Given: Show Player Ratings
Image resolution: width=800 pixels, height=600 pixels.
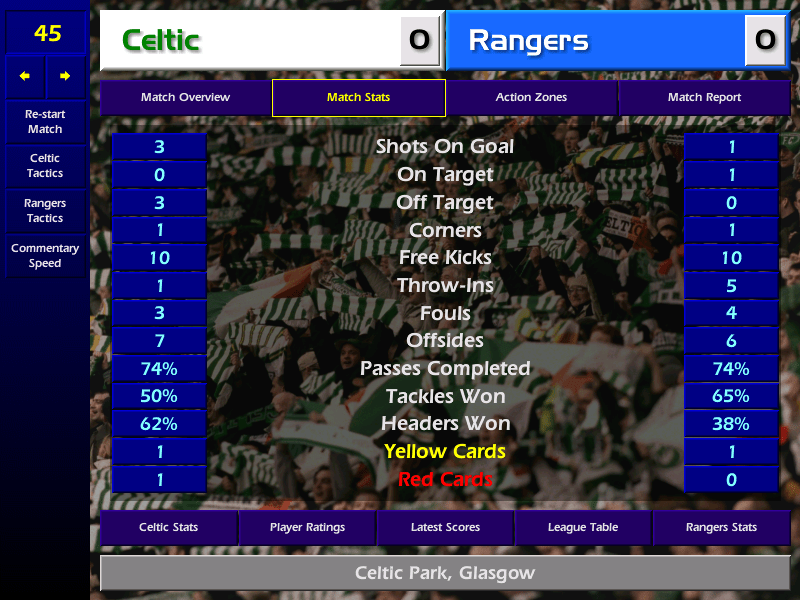Looking at the screenshot, I should [x=307, y=527].
